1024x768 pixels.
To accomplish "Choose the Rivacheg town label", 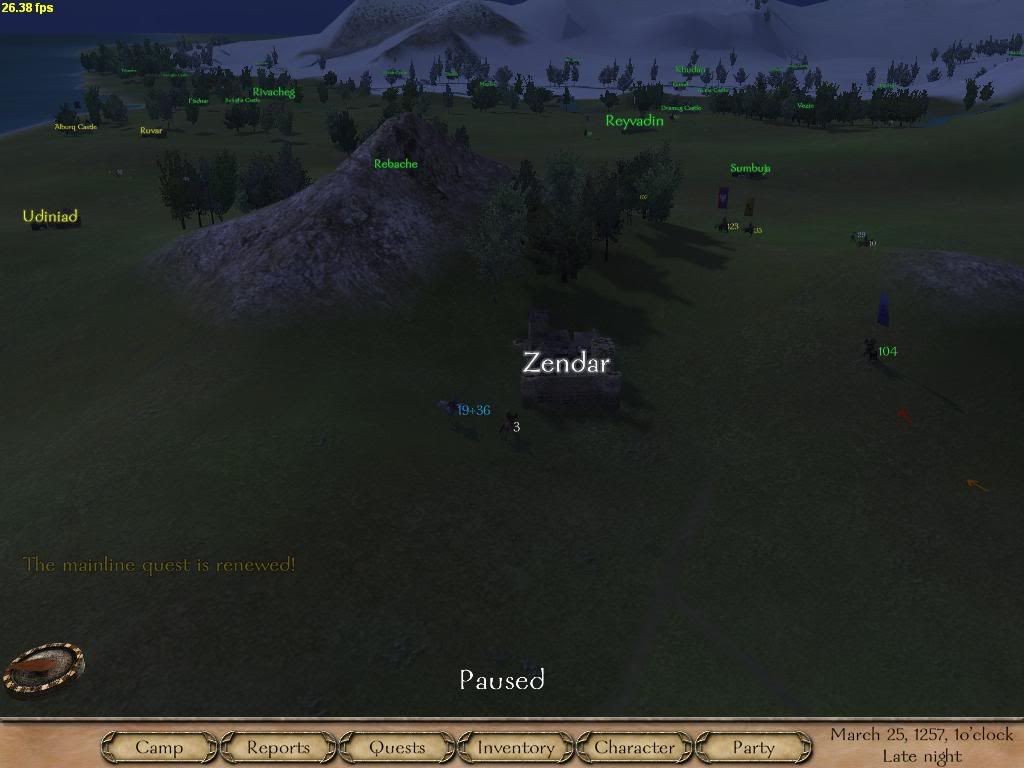I will (x=273, y=92).
